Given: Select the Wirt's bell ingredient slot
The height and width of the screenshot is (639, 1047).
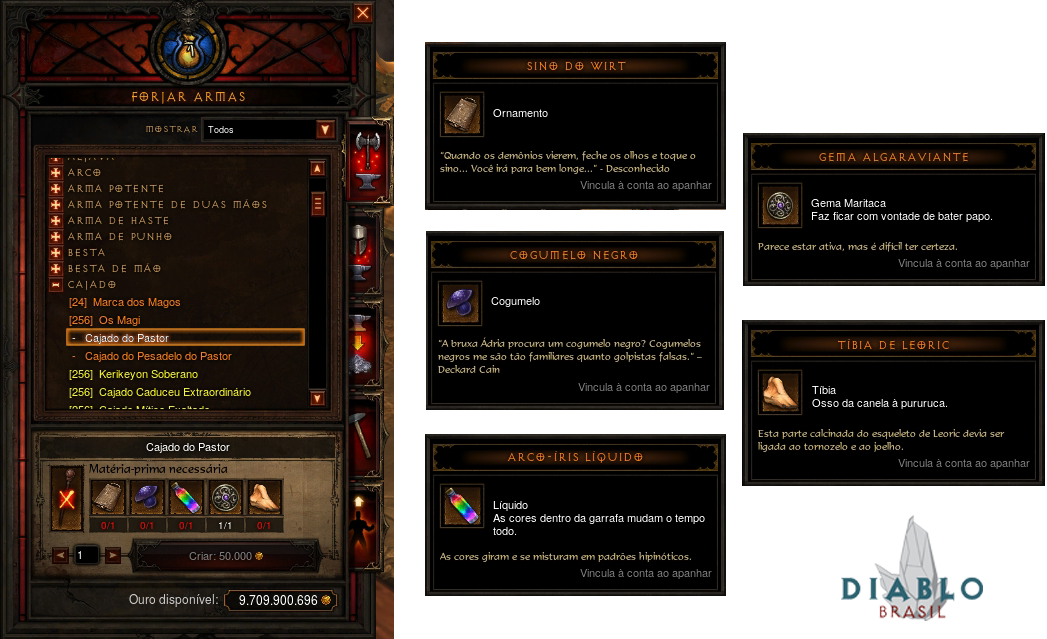Looking at the screenshot, I should pyautogui.click(x=108, y=497).
